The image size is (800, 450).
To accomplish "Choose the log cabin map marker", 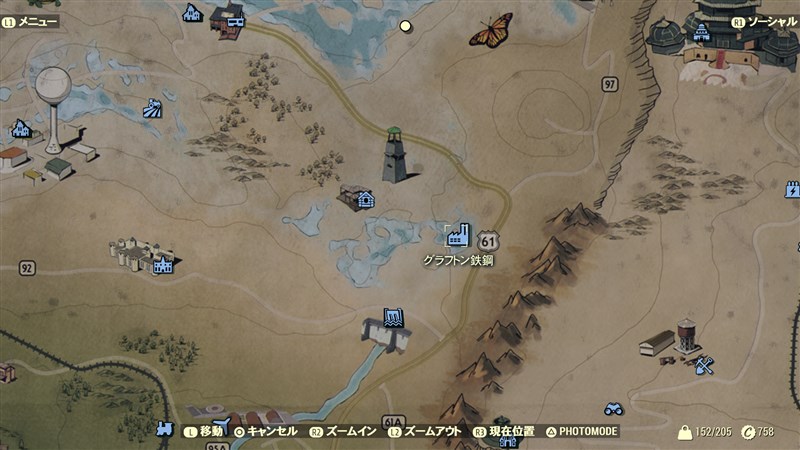I will pyautogui.click(x=366, y=199).
